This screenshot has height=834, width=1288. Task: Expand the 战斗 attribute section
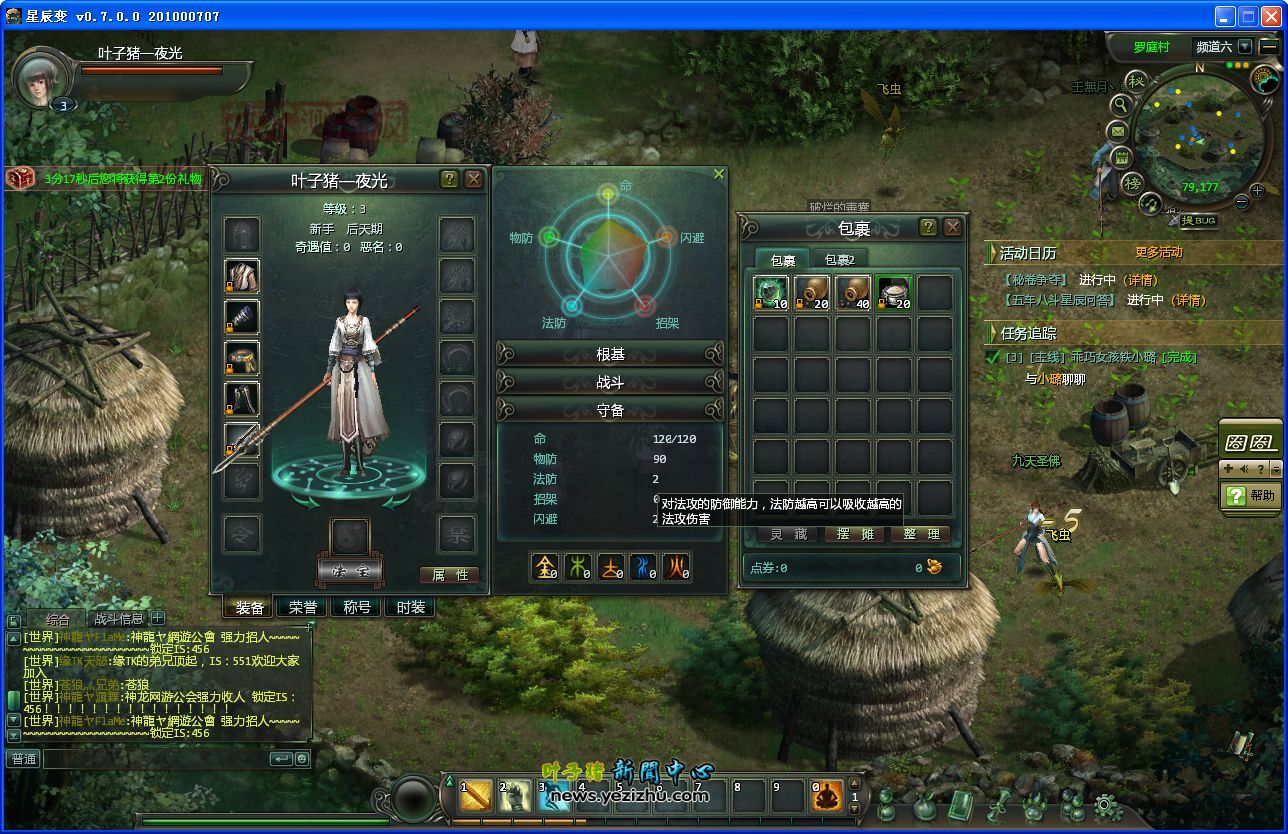(x=610, y=382)
